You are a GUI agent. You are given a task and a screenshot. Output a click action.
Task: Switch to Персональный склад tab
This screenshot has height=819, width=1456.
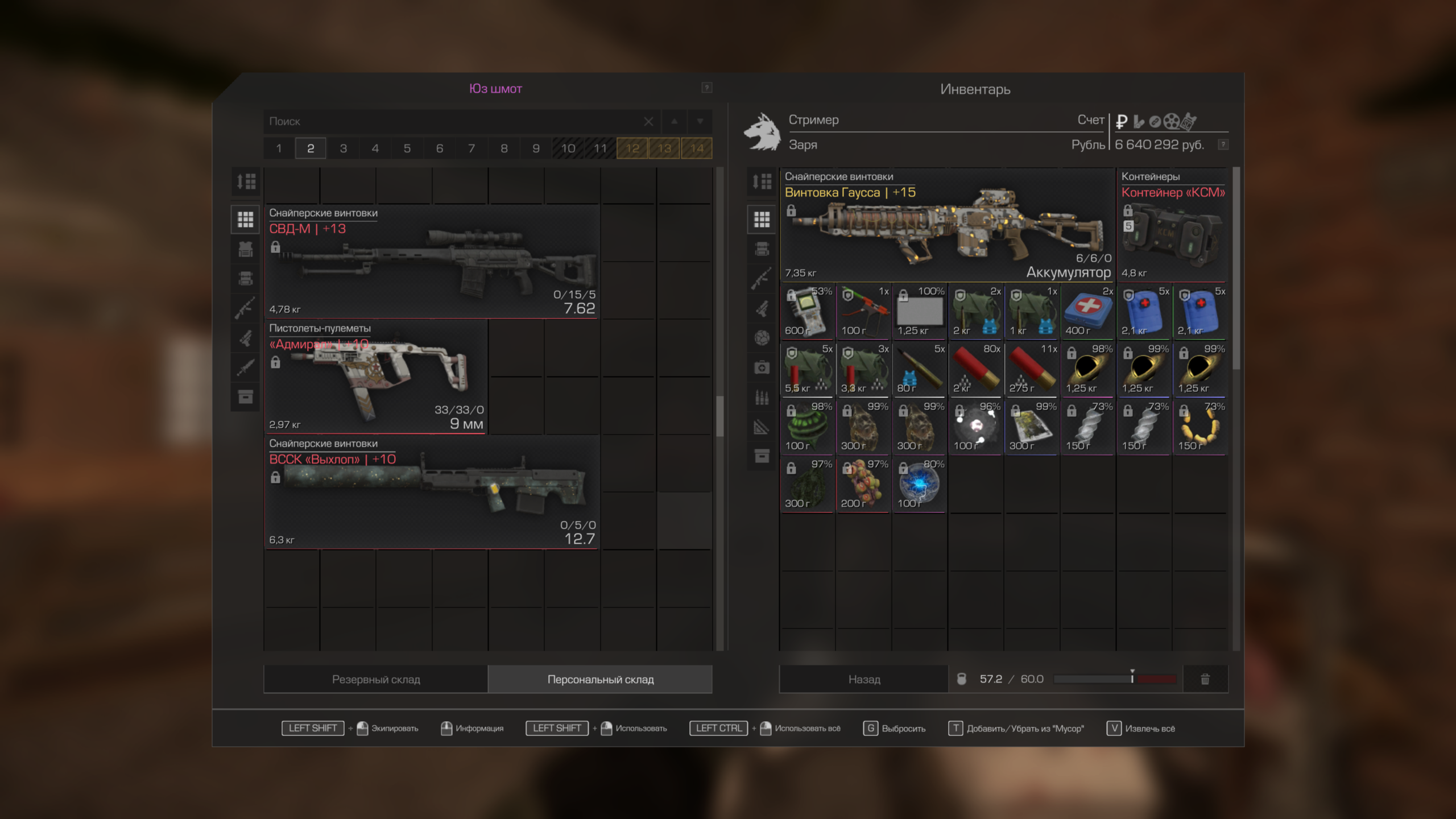point(601,679)
